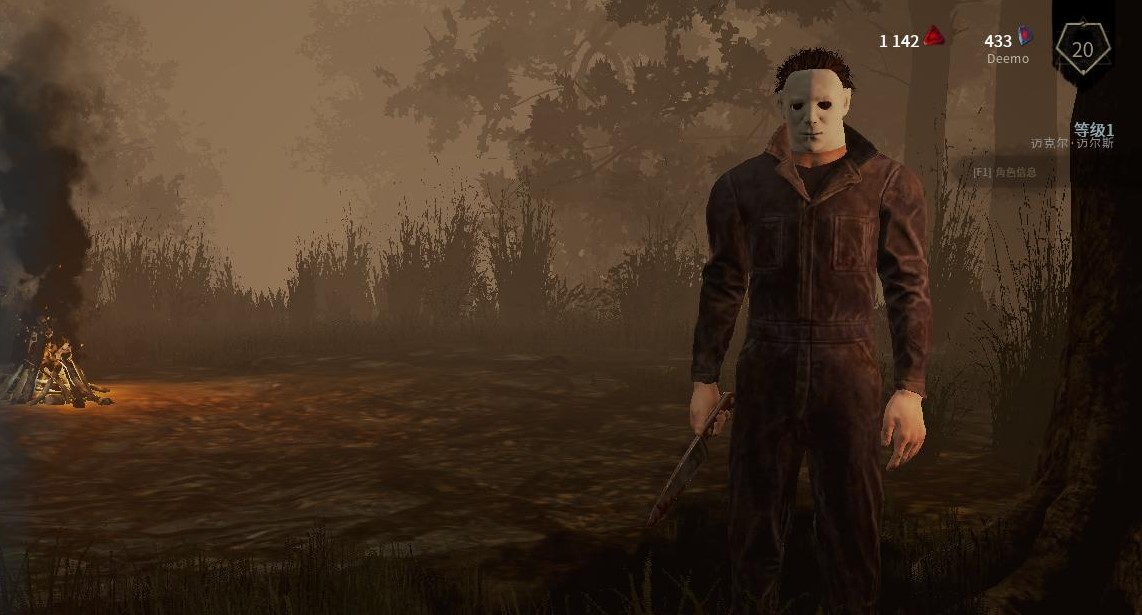Image resolution: width=1142 pixels, height=615 pixels.
Task: Open the 角色信息 character info panel
Action: pos(1005,172)
